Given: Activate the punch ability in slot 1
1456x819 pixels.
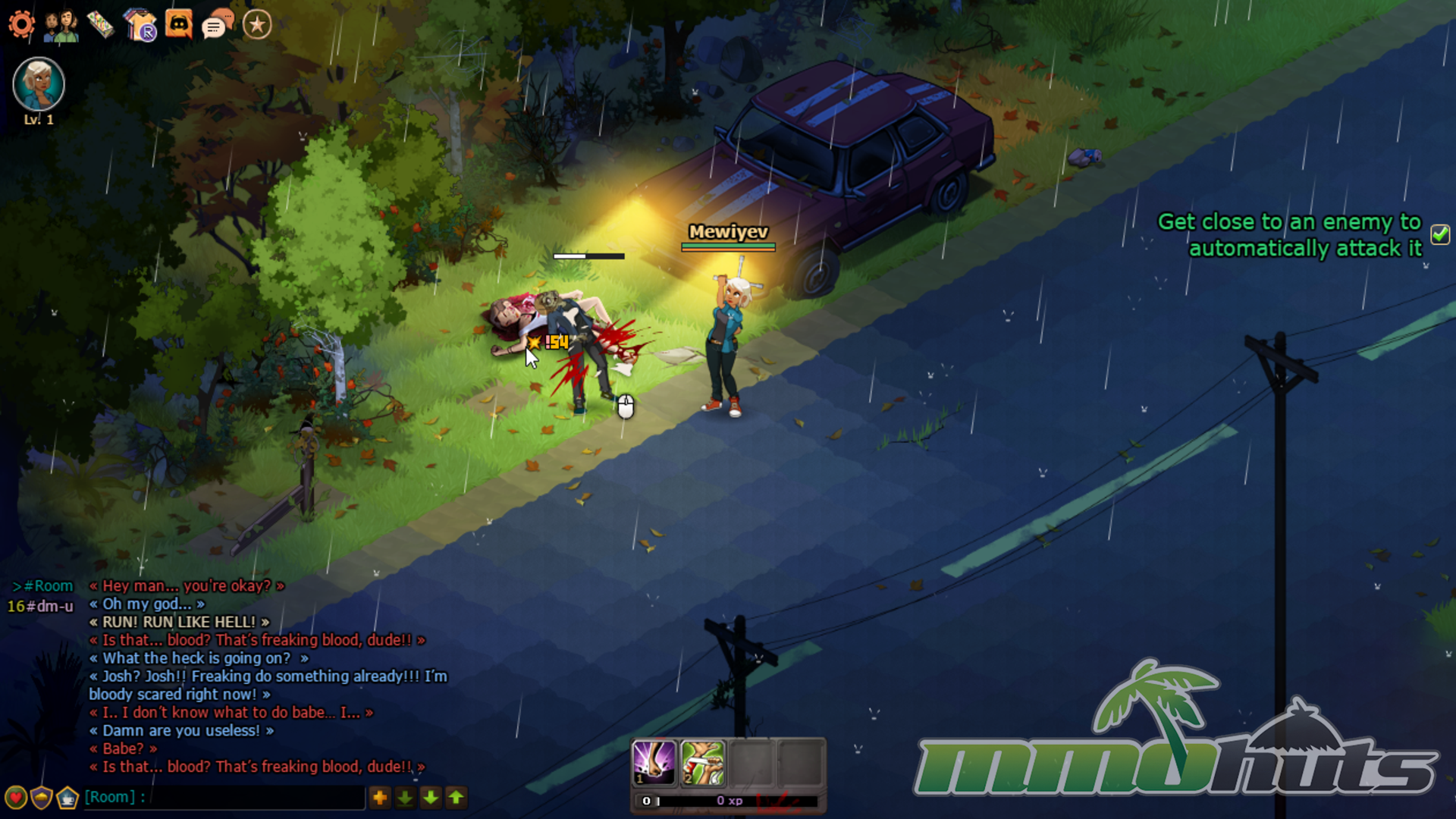Looking at the screenshot, I should click(x=654, y=762).
